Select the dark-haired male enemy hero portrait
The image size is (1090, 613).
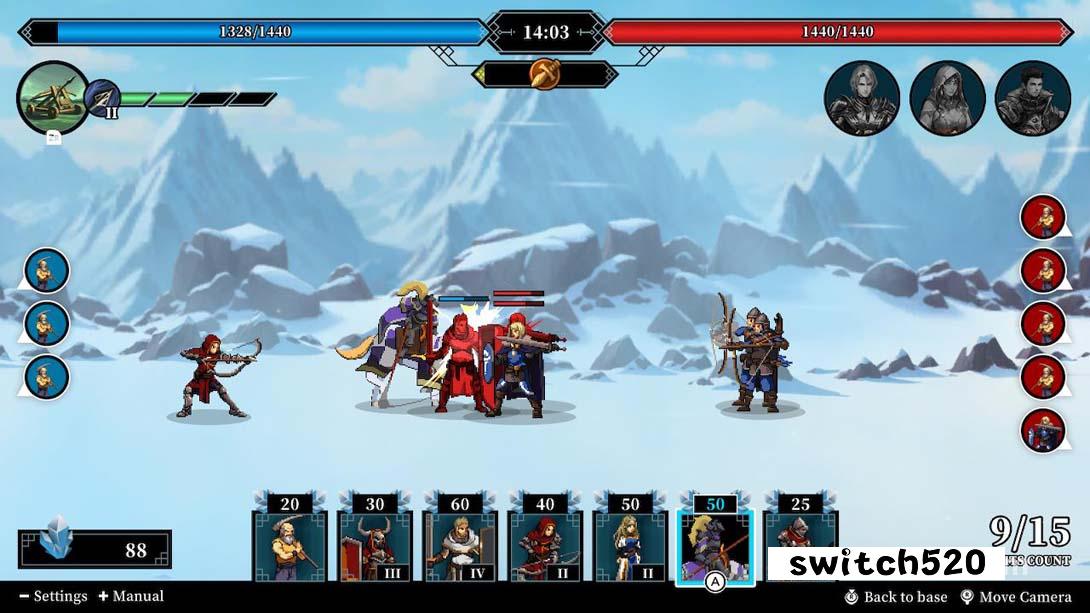pyautogui.click(x=1033, y=98)
